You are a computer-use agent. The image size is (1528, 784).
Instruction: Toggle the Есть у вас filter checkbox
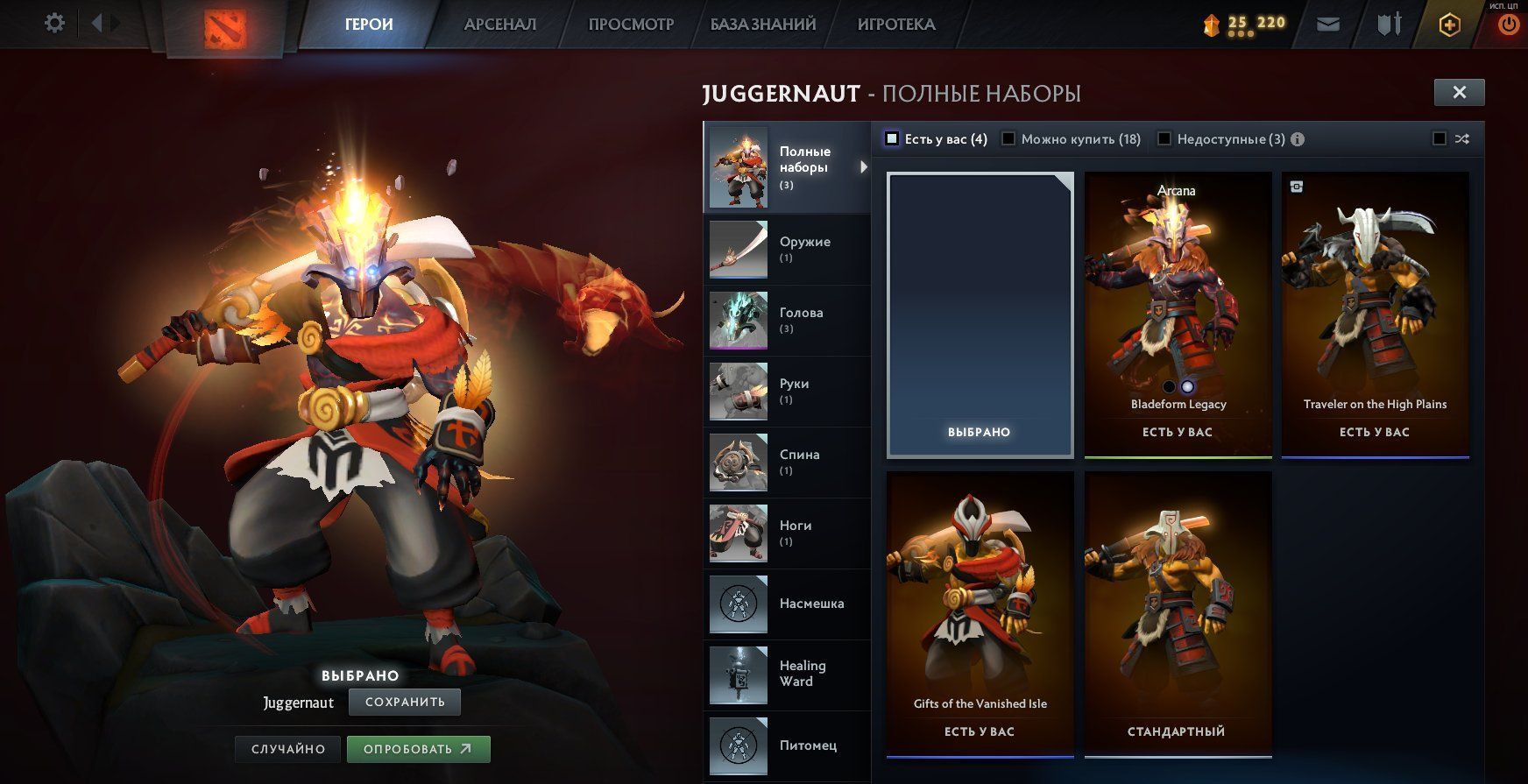pyautogui.click(x=892, y=138)
